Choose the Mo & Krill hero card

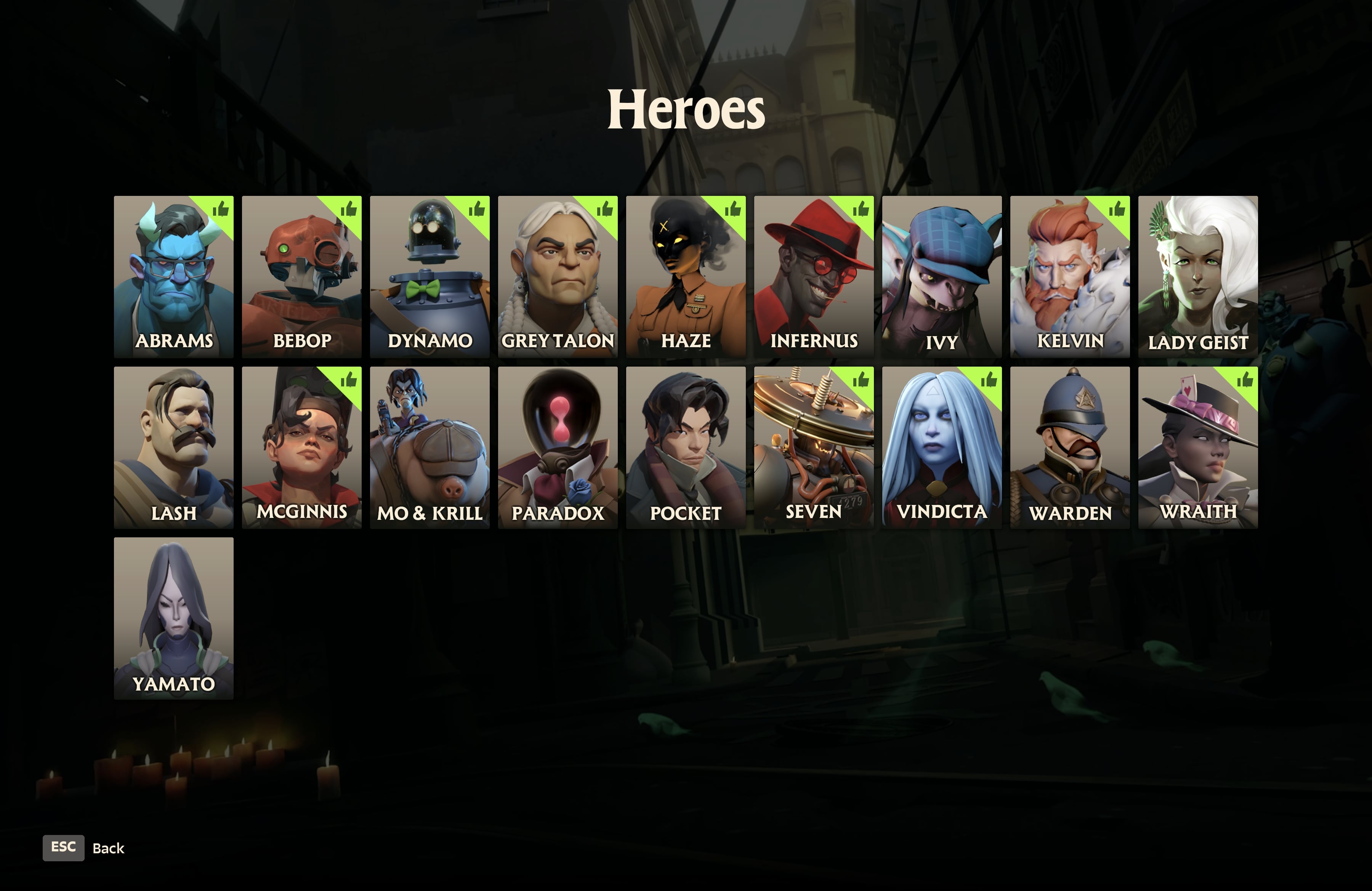pyautogui.click(x=430, y=447)
